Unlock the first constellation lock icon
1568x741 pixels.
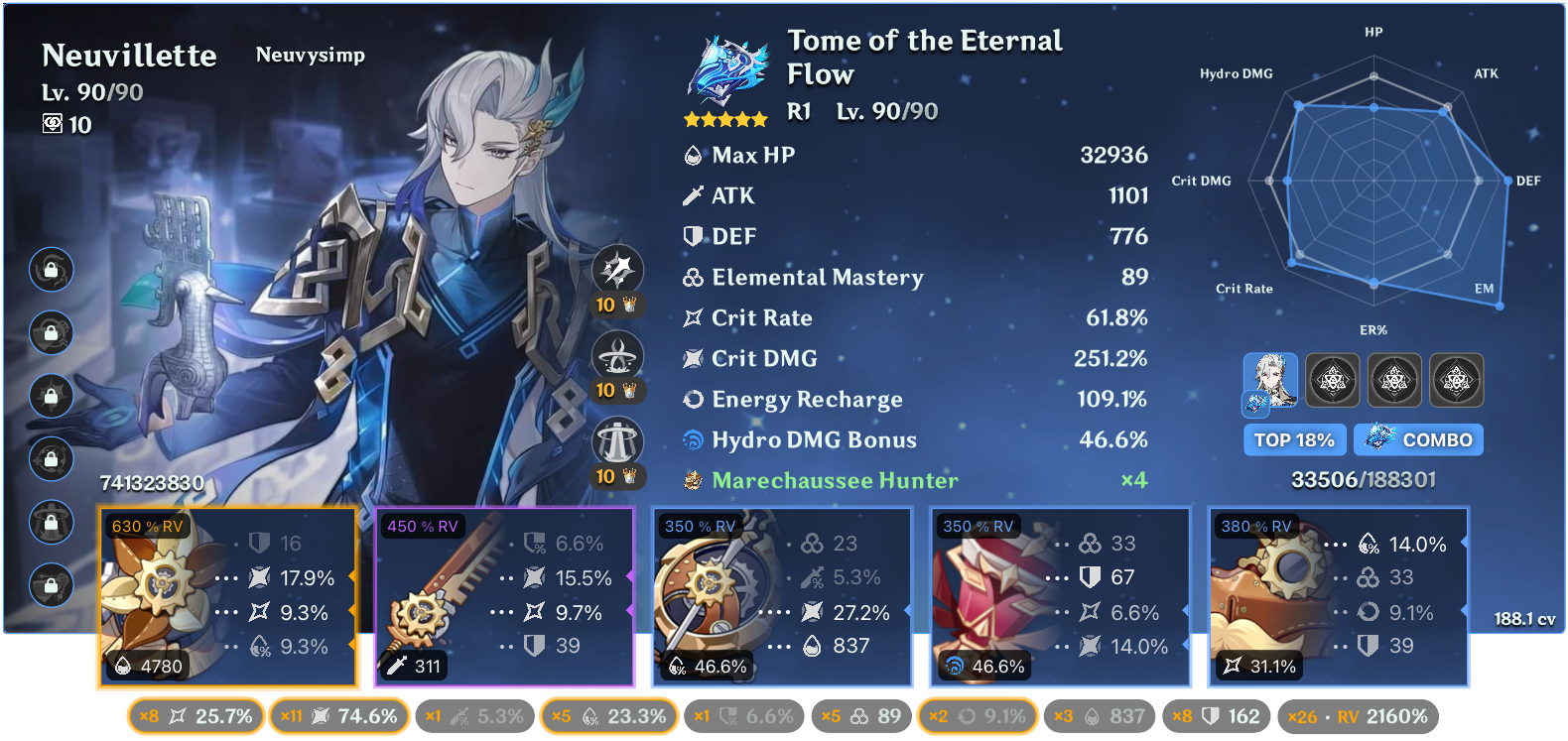point(51,269)
